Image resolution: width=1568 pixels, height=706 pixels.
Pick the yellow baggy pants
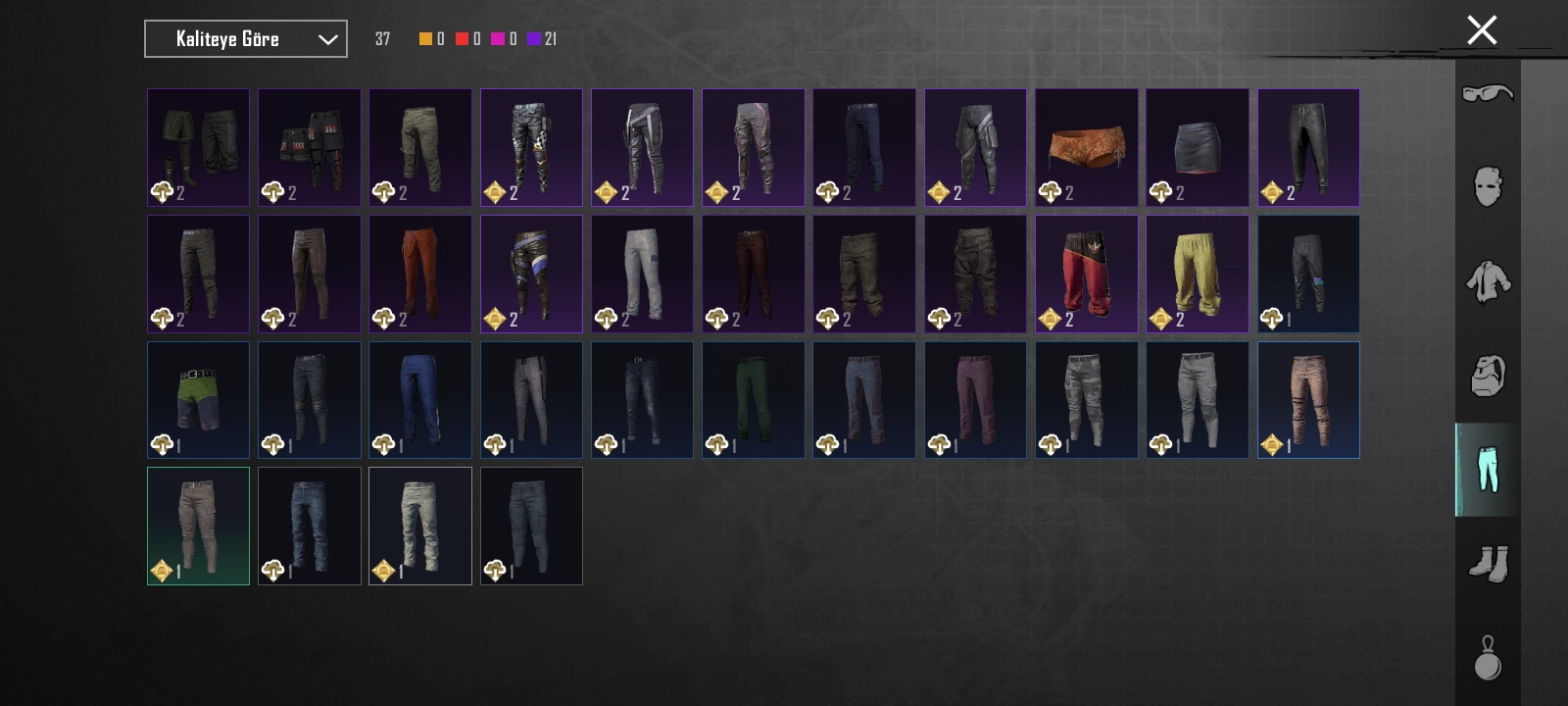(1197, 274)
